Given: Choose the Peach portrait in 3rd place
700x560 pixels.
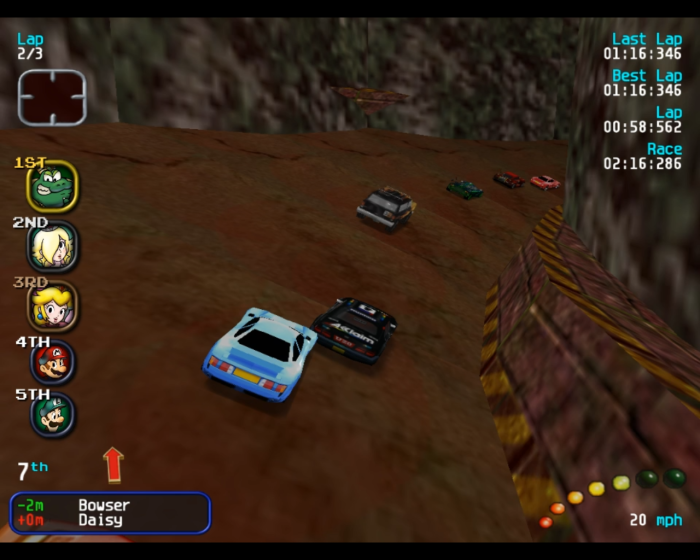Looking at the screenshot, I should 53,305.
